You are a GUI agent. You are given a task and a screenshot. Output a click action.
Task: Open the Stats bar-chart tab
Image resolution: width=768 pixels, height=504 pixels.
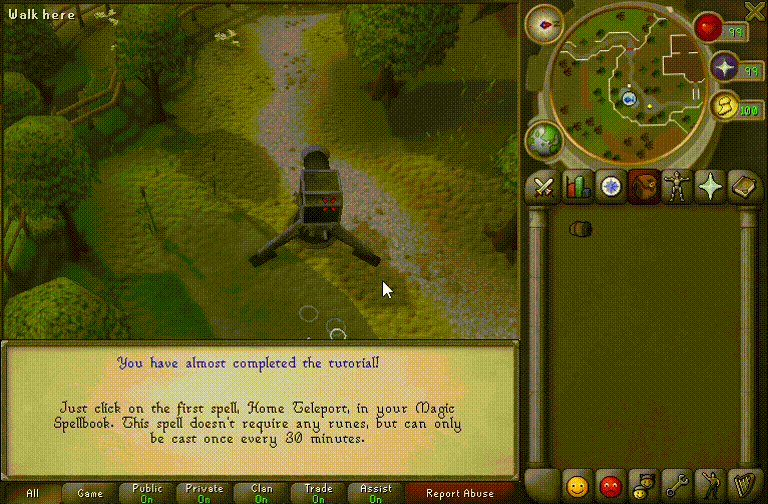coord(577,186)
